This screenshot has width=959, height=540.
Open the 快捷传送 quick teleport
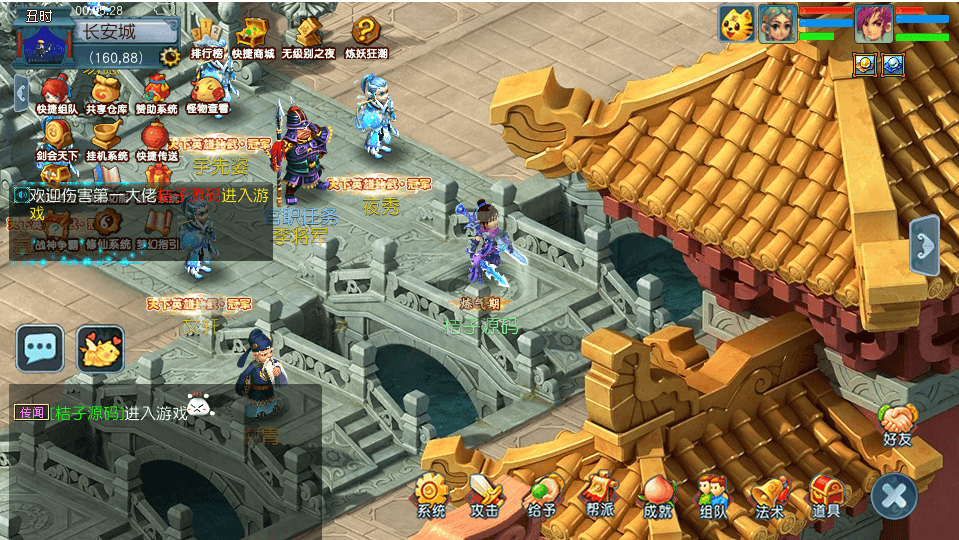157,140
